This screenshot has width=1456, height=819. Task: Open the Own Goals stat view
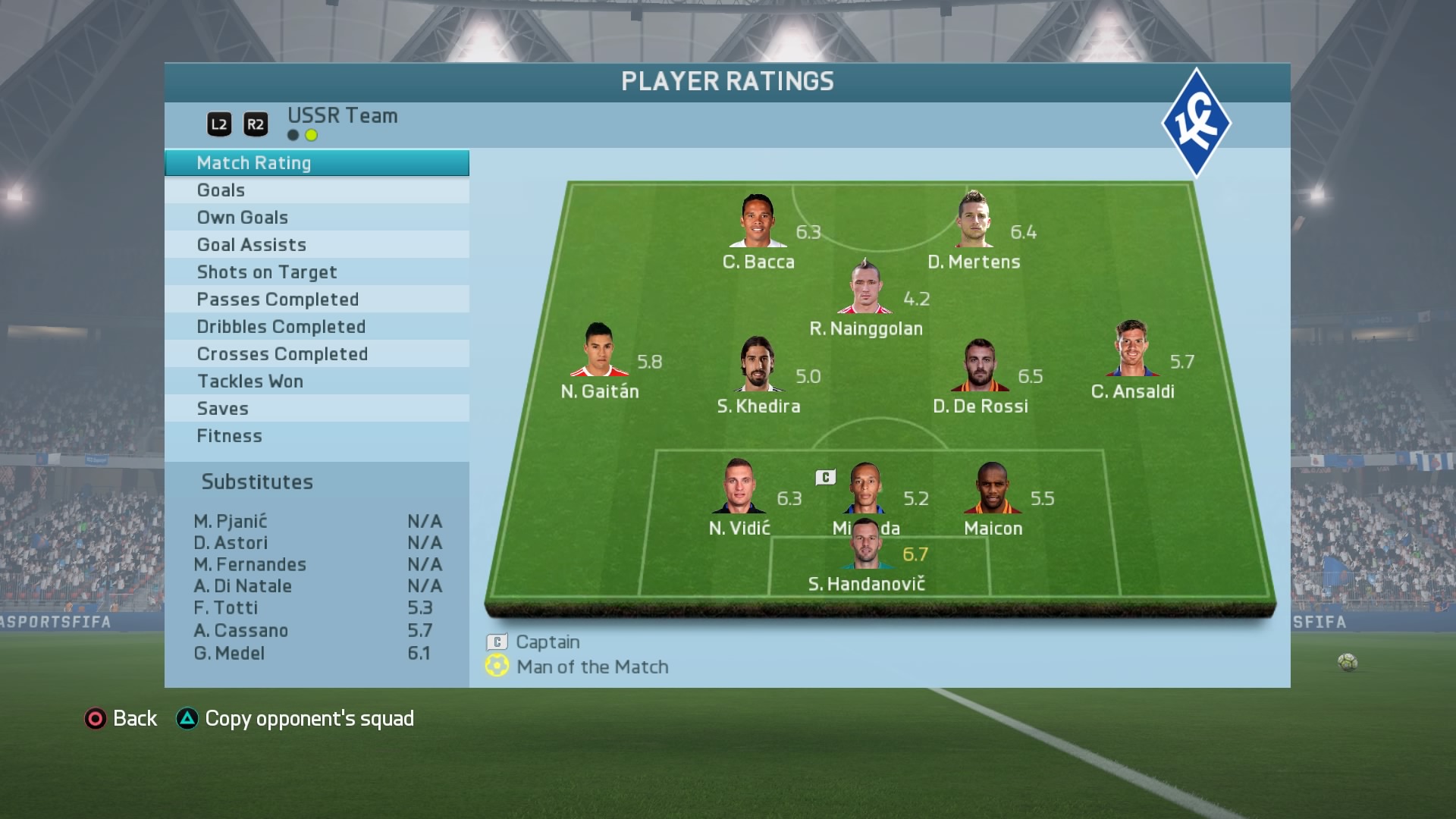click(316, 218)
